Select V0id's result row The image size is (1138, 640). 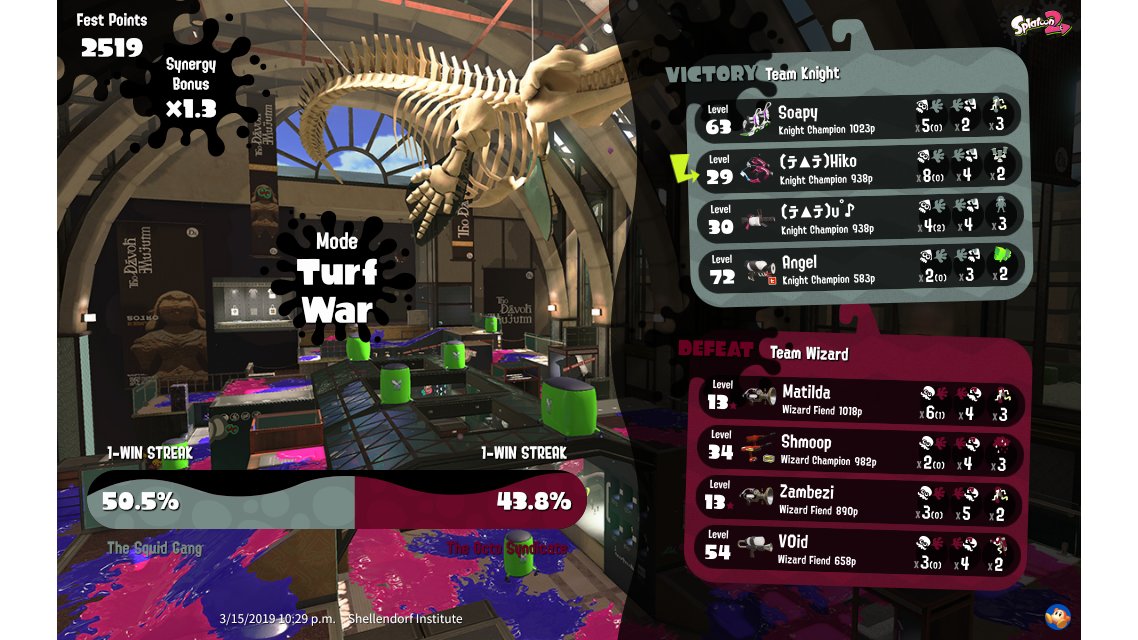click(861, 548)
